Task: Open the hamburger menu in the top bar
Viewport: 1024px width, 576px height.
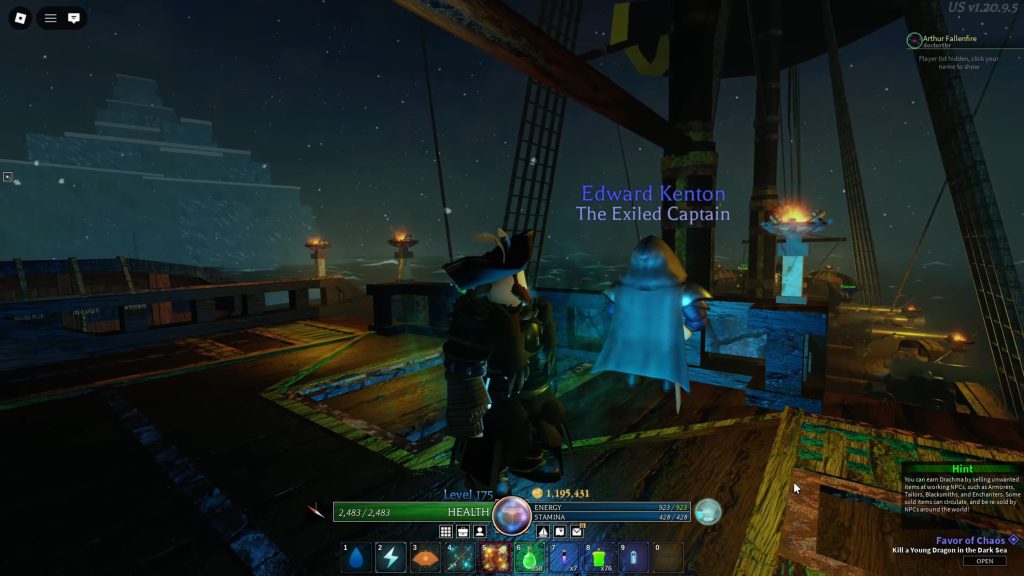Action: coord(50,17)
